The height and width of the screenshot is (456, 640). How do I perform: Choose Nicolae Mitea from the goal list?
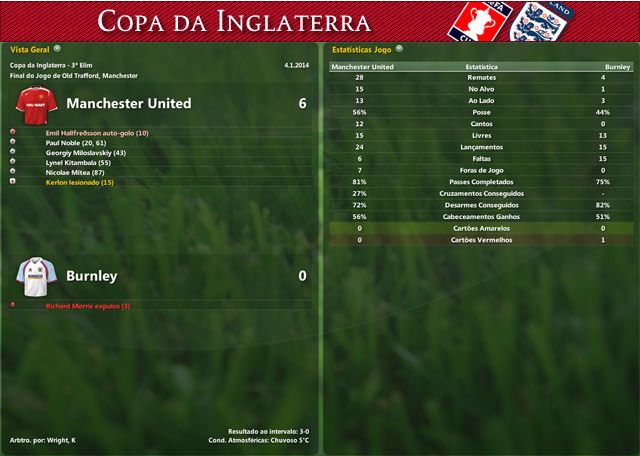pyautogui.click(x=75, y=173)
